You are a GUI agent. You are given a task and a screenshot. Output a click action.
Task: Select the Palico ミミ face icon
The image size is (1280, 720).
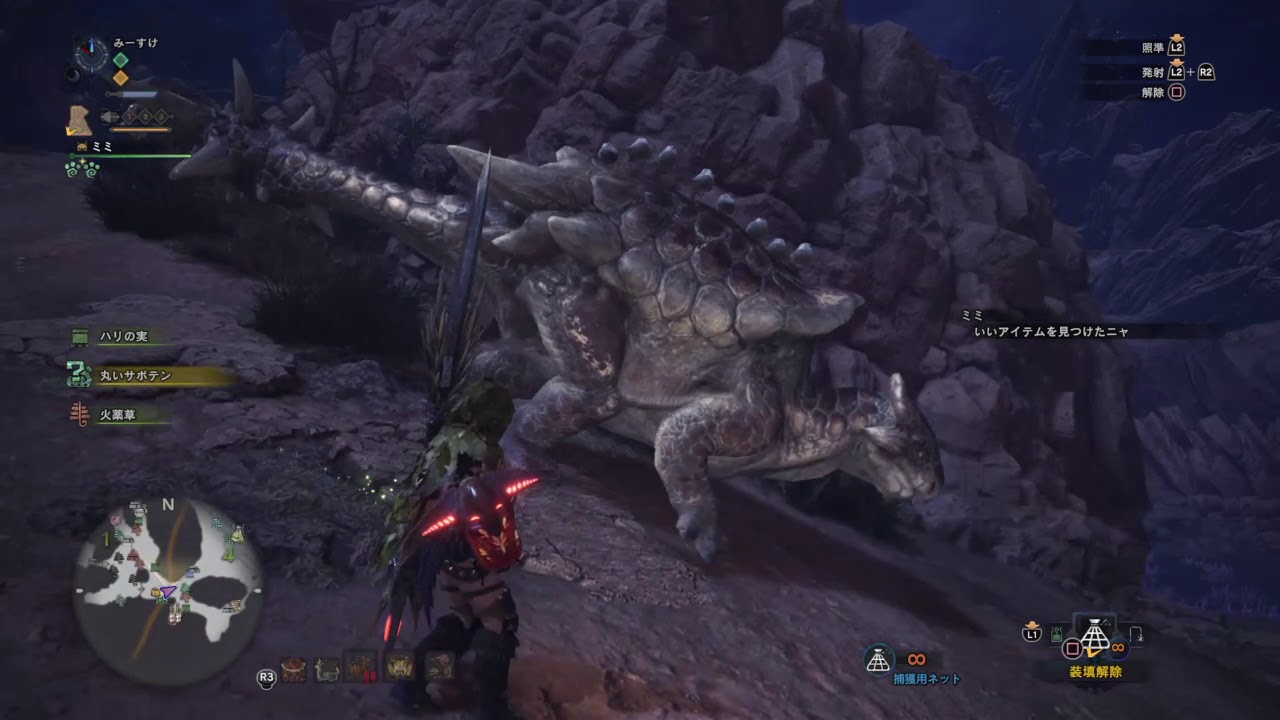click(x=80, y=146)
